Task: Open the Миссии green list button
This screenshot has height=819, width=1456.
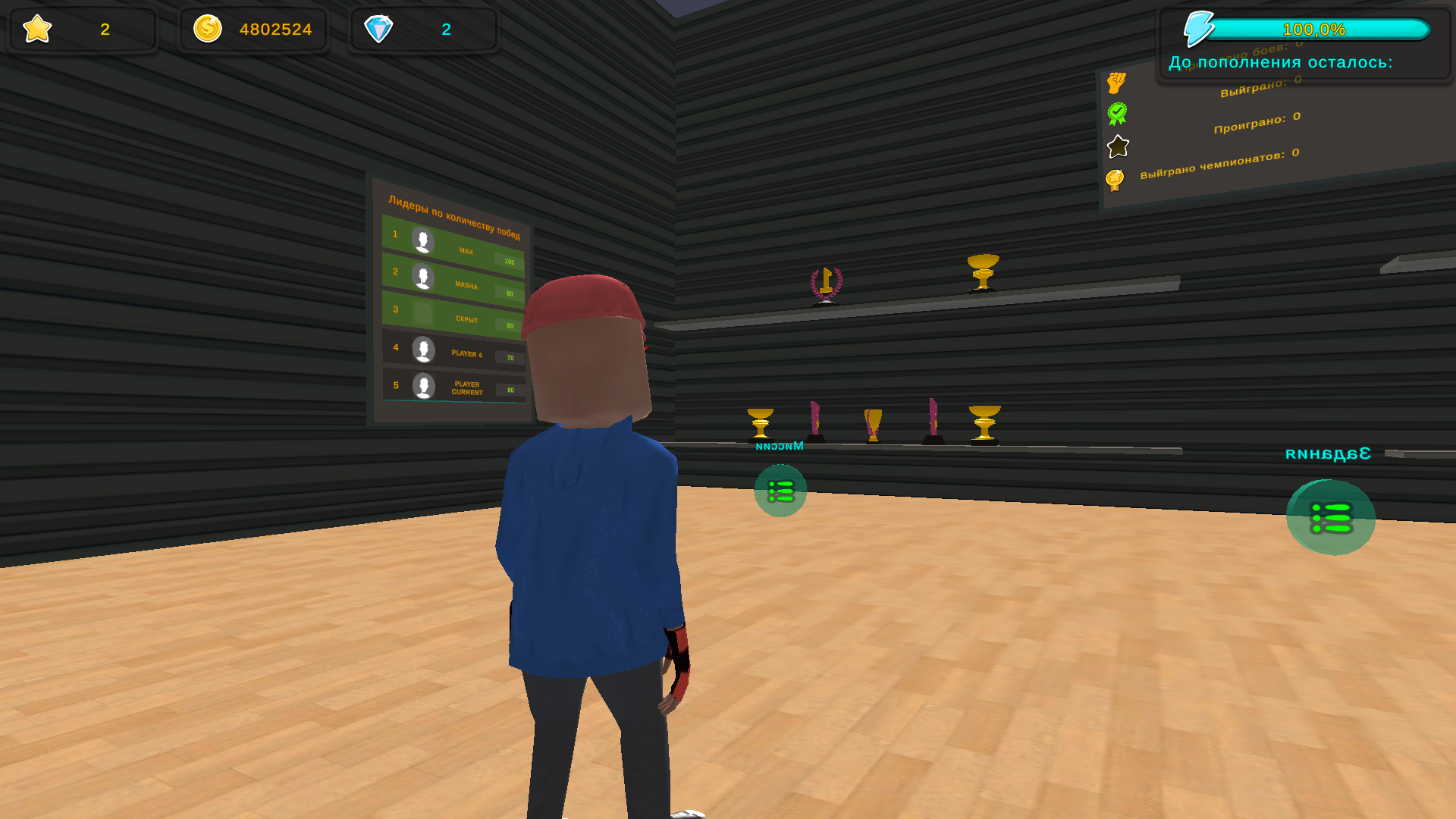Action: coord(780,491)
